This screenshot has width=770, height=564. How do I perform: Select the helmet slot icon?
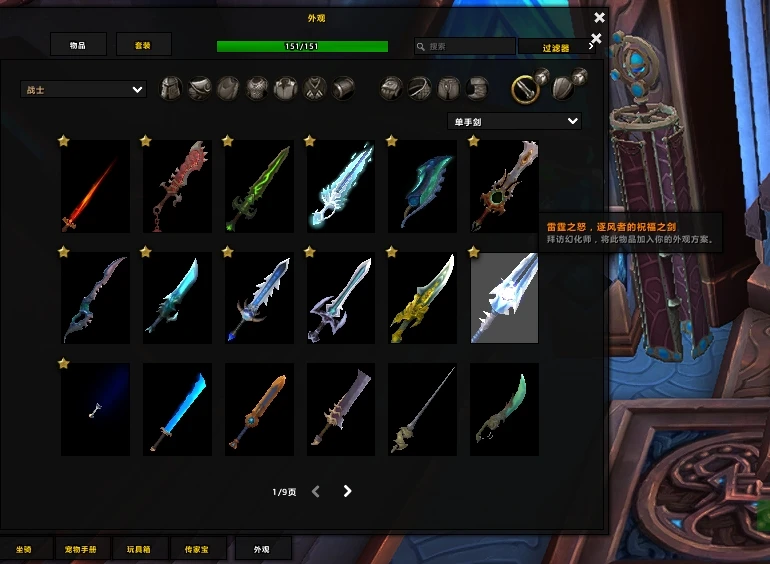[x=172, y=89]
